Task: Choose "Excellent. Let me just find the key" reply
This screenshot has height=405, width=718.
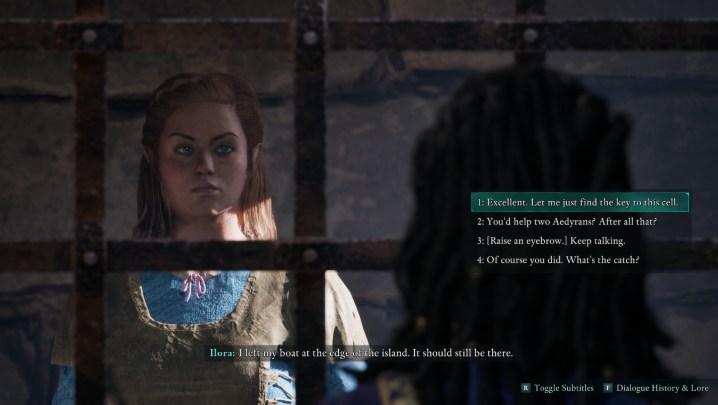Action: 578,202
